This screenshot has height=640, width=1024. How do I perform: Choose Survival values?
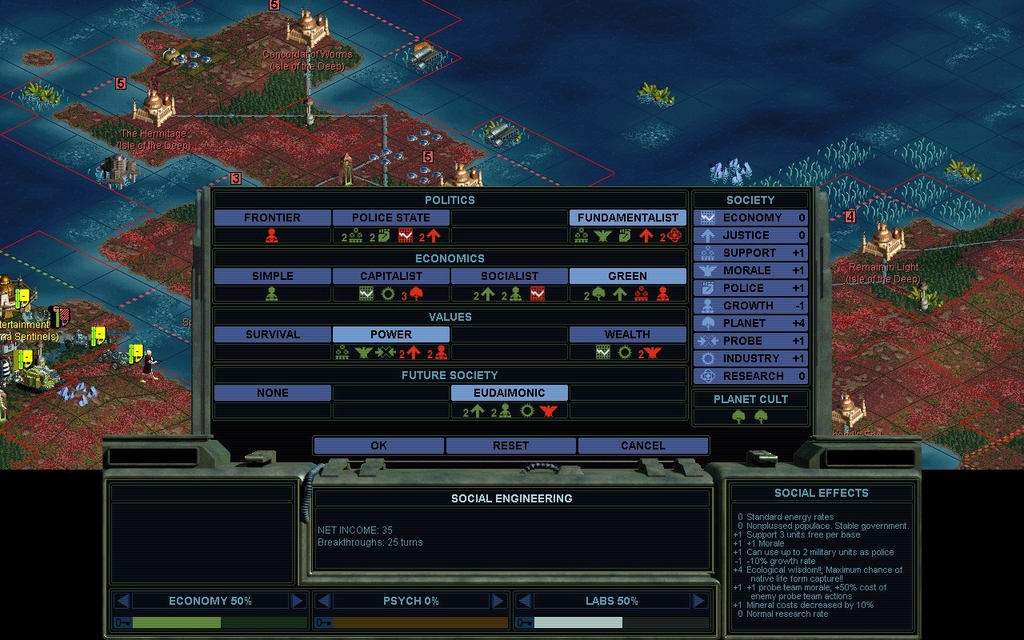(272, 335)
